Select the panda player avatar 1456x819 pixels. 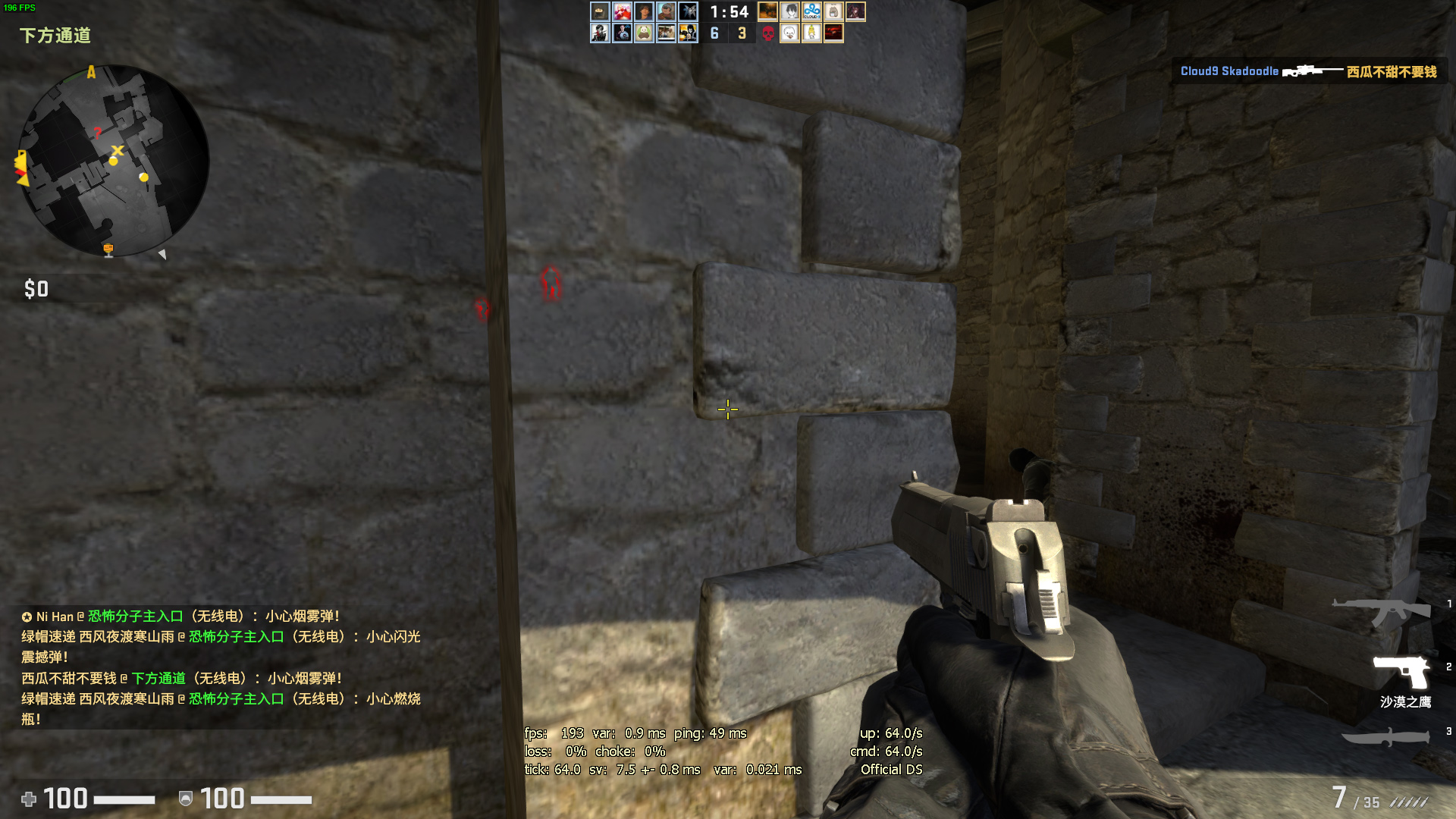pos(644,33)
